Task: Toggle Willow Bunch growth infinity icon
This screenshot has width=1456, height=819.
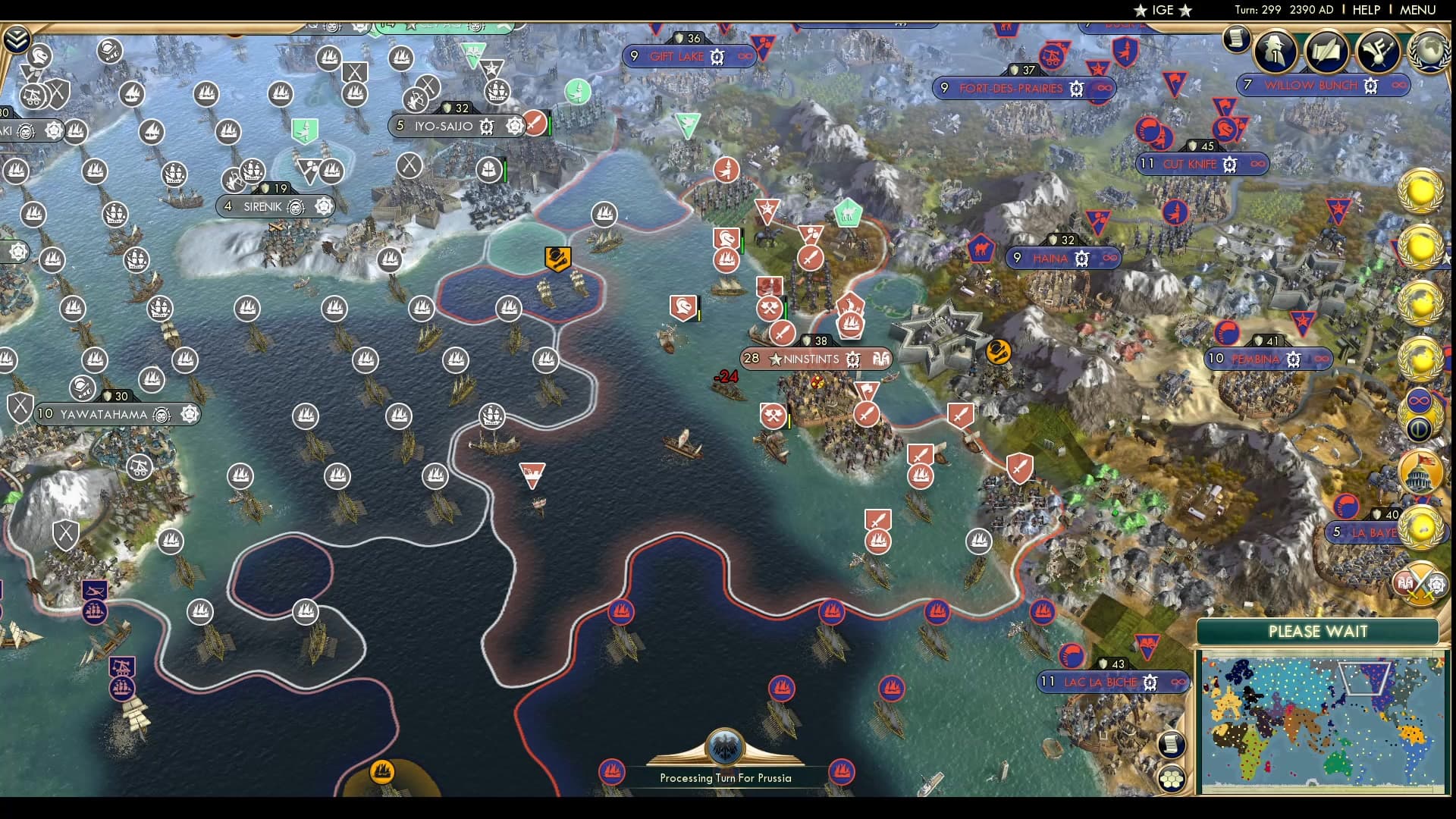Action: click(1398, 86)
